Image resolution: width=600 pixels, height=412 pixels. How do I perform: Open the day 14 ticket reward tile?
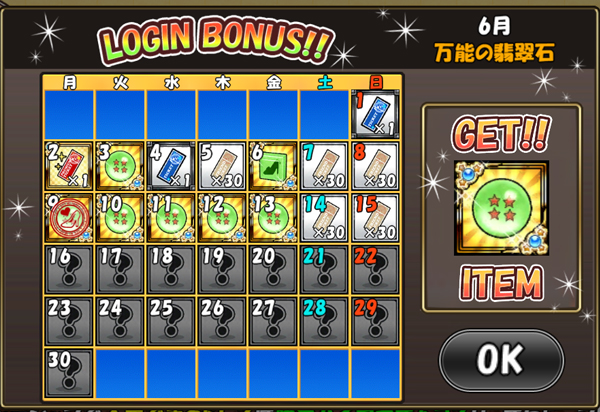(x=324, y=216)
